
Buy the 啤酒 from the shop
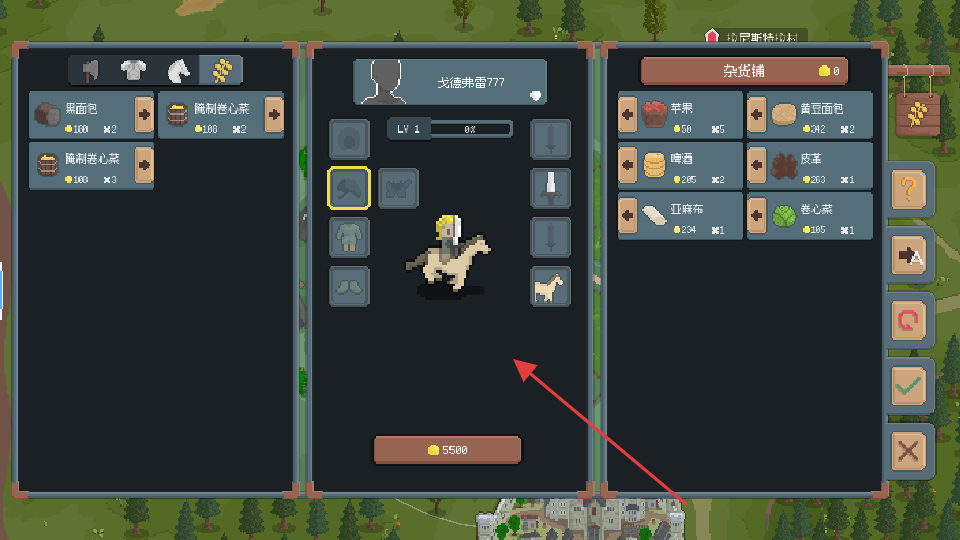pos(629,165)
